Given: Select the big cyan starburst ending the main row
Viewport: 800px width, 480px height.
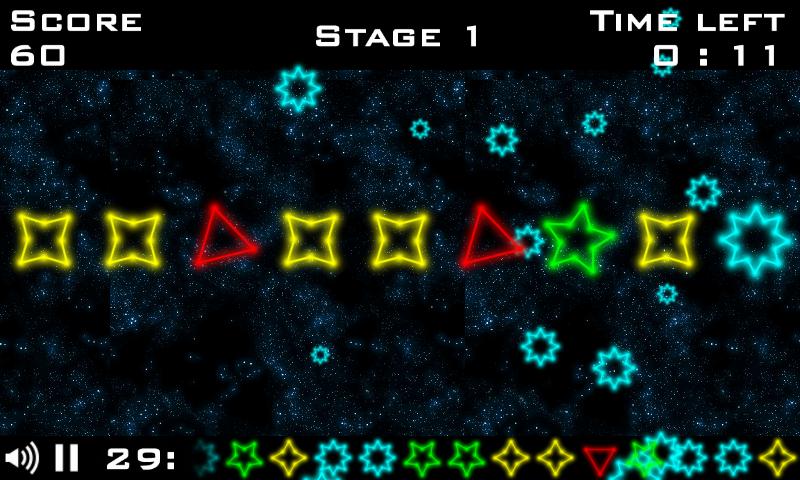Looking at the screenshot, I should (x=757, y=240).
